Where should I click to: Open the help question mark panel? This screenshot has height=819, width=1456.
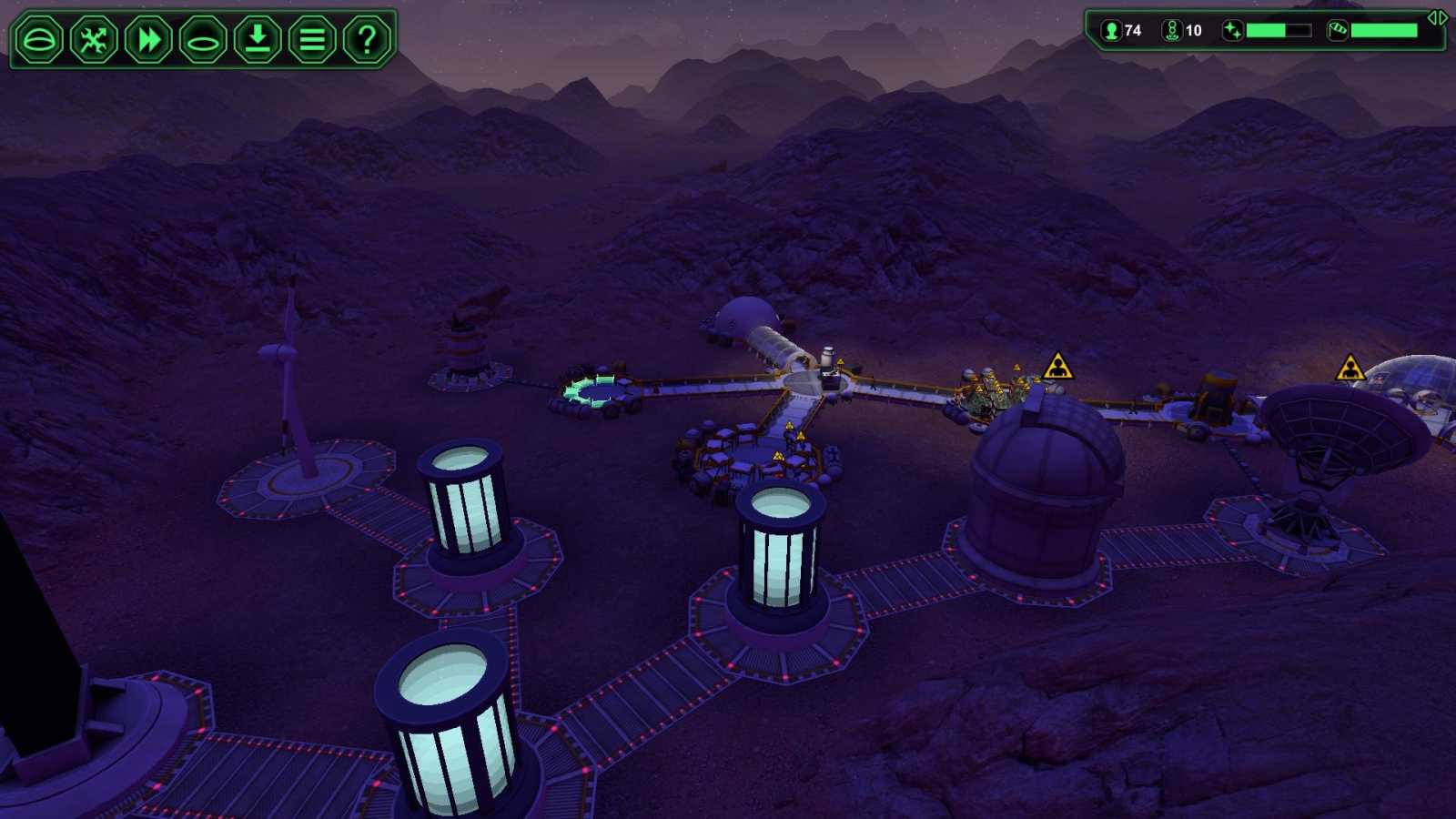pos(364,39)
